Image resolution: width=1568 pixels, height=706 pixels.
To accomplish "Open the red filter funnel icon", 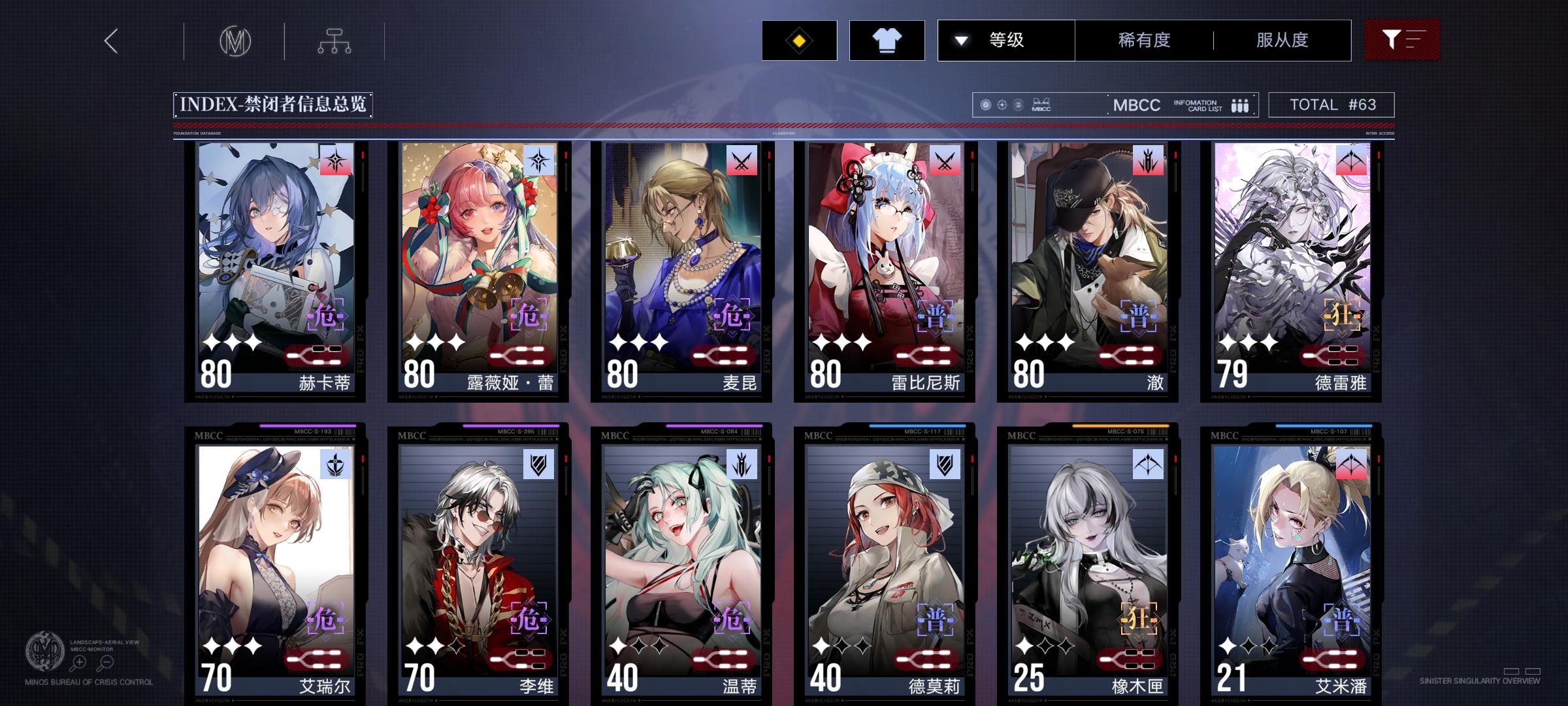I will point(1402,39).
